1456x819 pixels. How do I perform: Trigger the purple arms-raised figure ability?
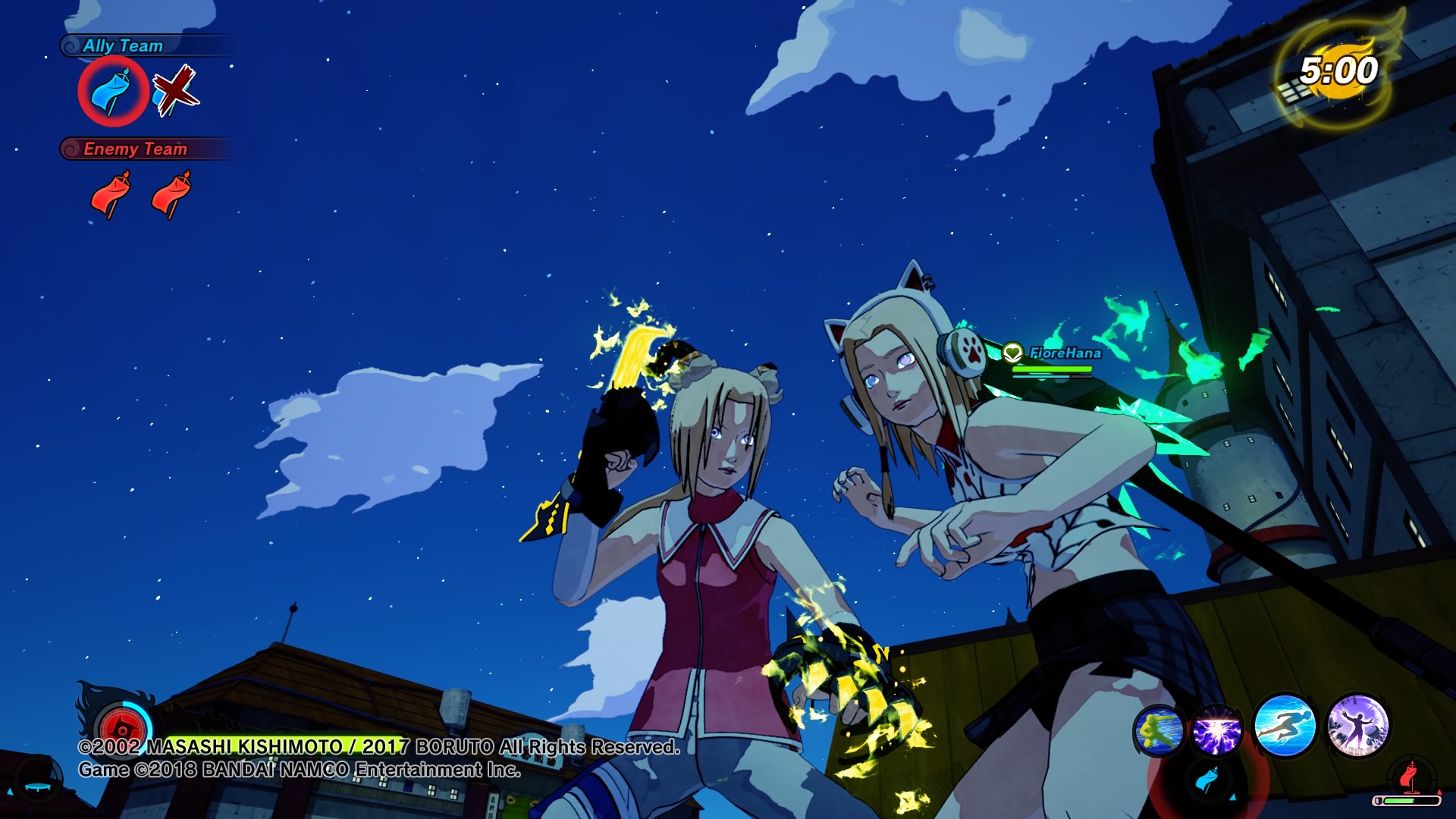coord(1357,726)
